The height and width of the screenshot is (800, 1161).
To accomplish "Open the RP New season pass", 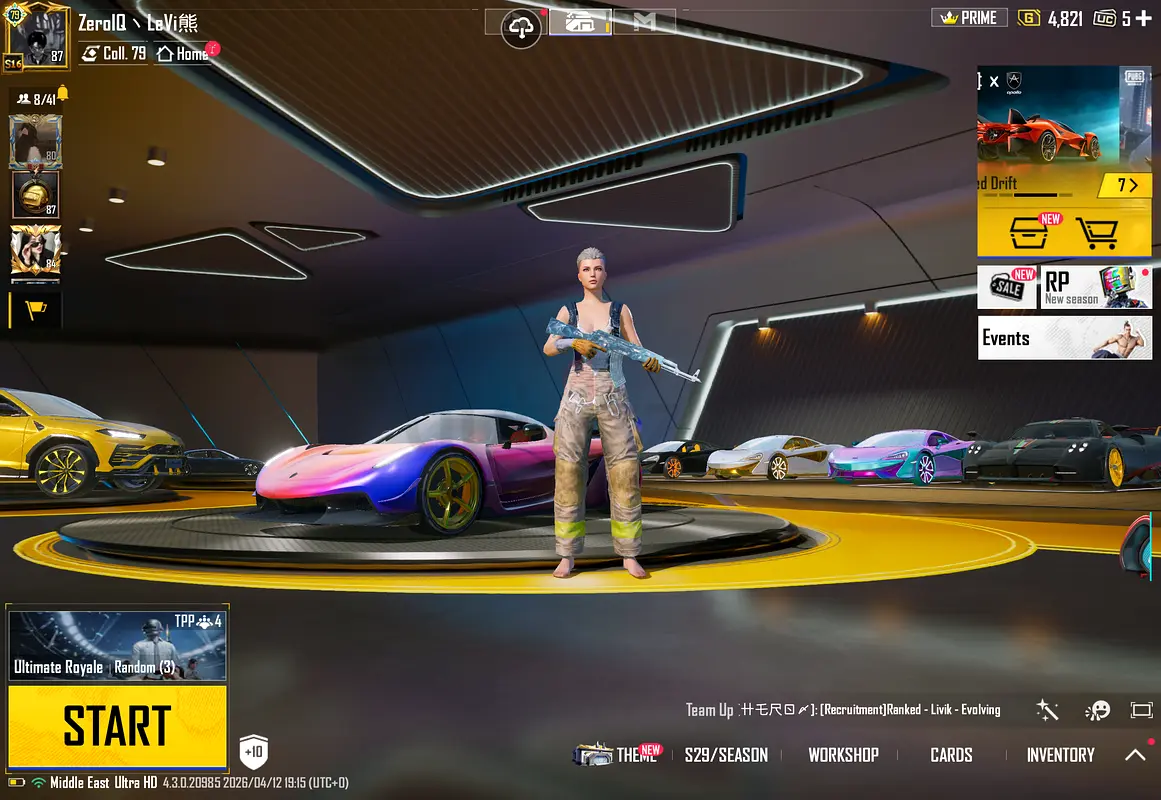I will point(1096,287).
